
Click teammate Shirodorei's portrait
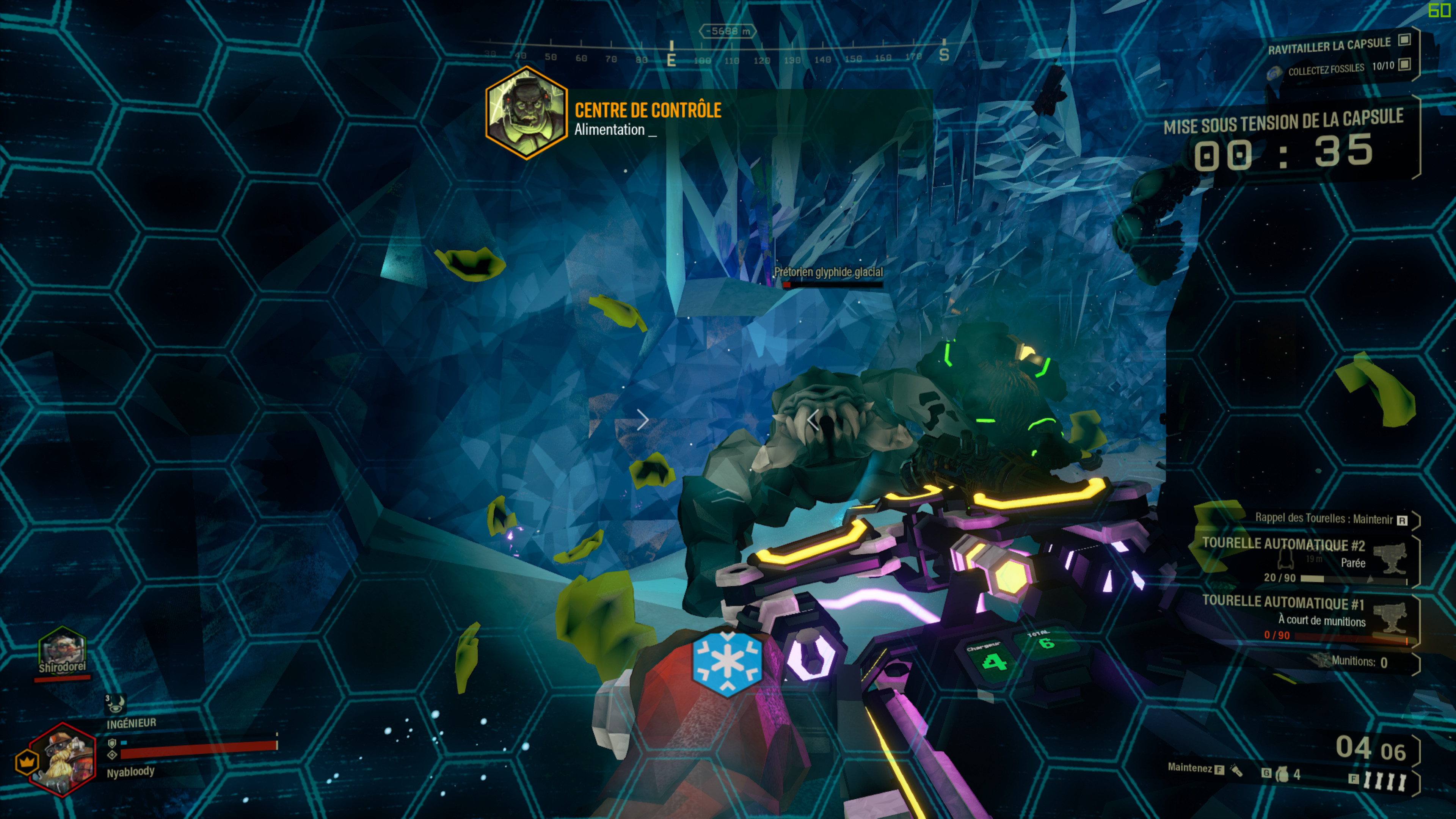pyautogui.click(x=62, y=650)
